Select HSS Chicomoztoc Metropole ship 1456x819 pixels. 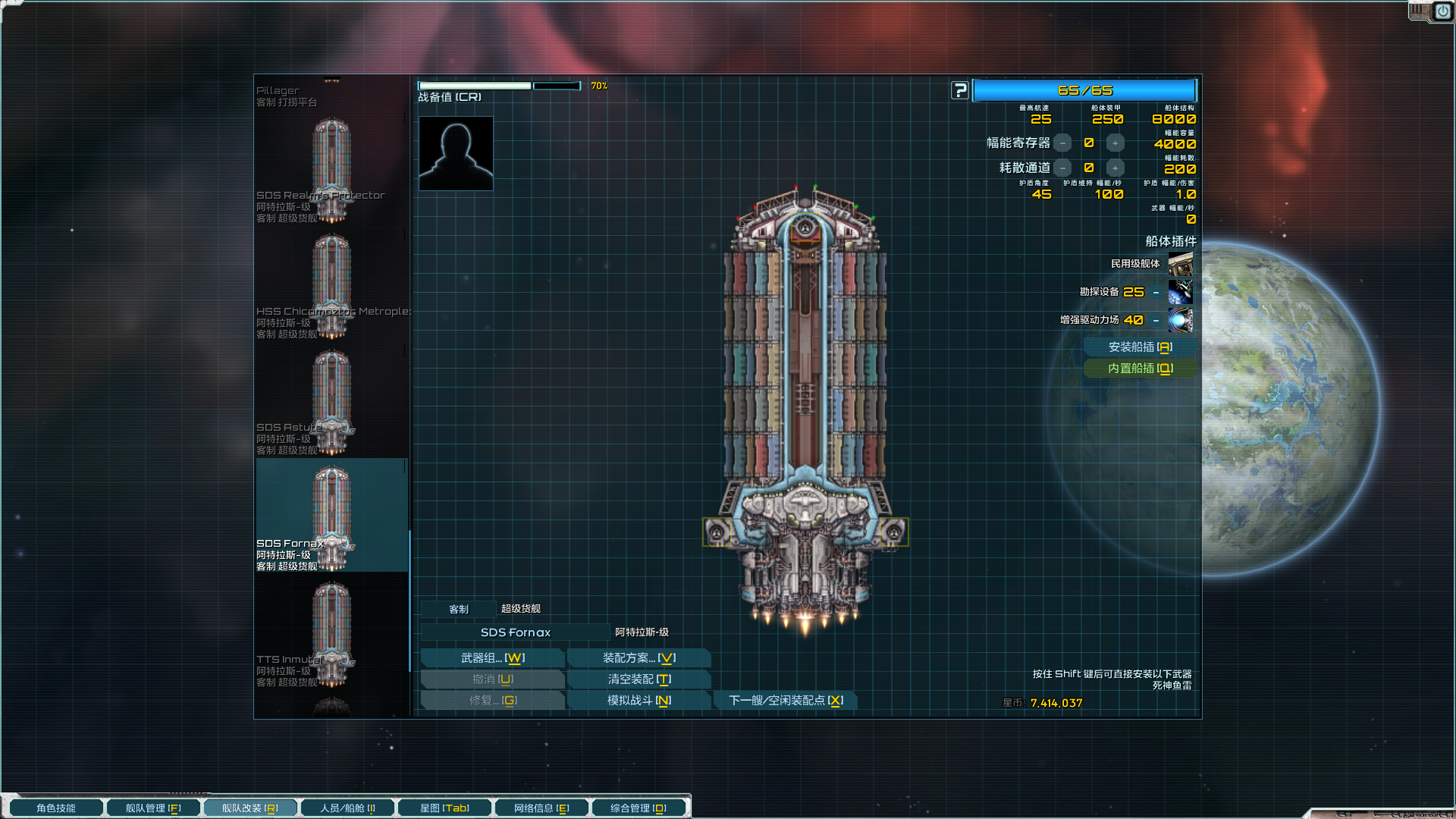point(331,287)
